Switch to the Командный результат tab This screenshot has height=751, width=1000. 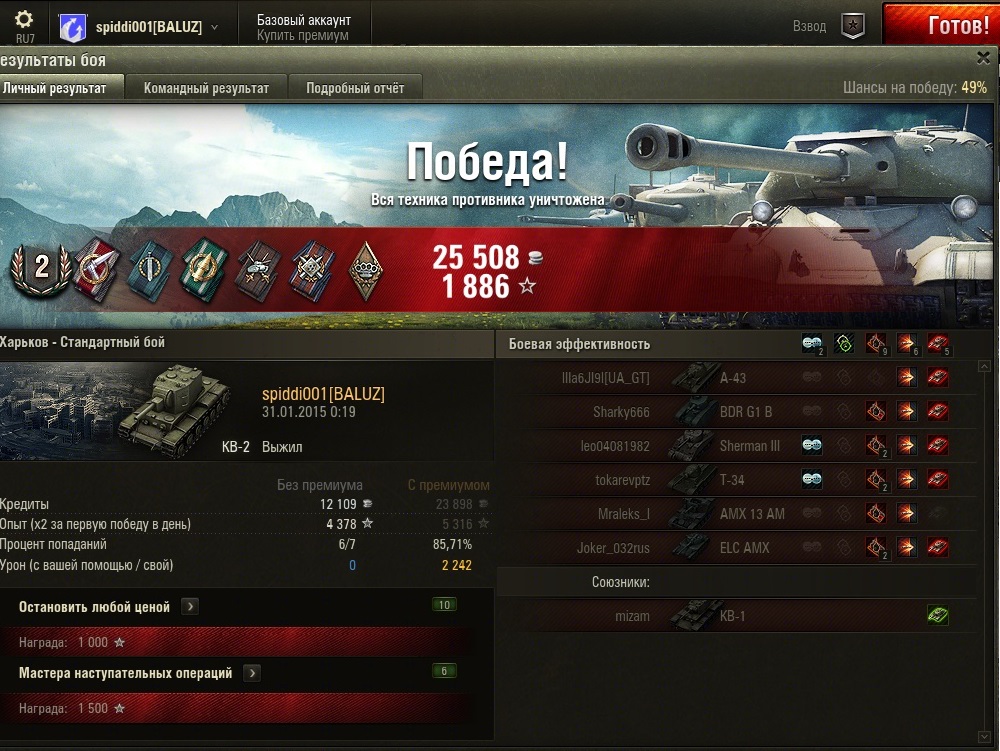[206, 88]
